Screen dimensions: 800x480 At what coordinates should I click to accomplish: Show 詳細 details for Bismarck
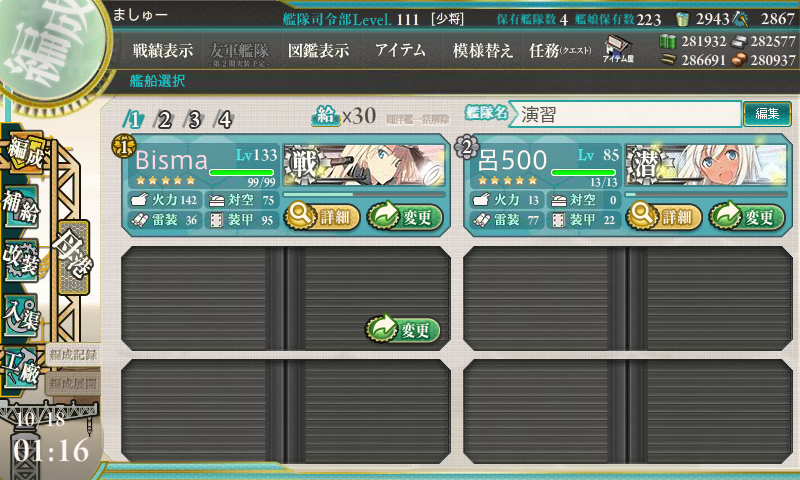322,215
